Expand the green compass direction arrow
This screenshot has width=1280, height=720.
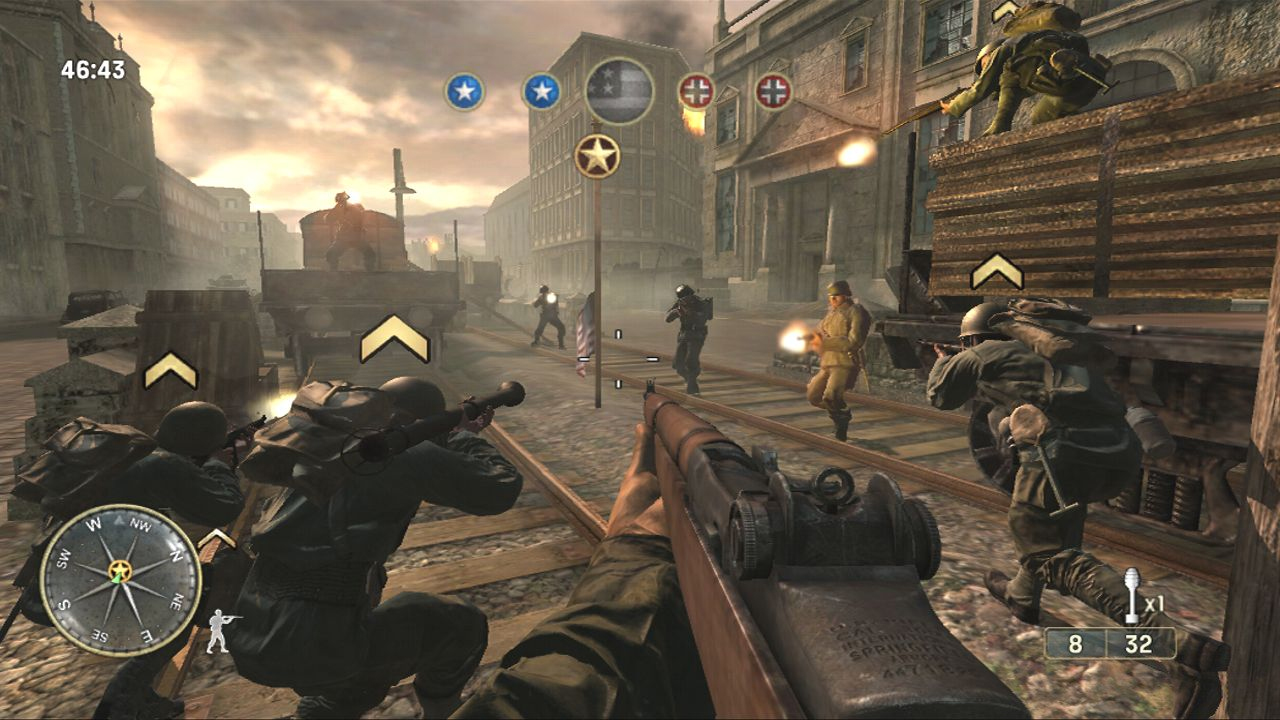(x=116, y=577)
